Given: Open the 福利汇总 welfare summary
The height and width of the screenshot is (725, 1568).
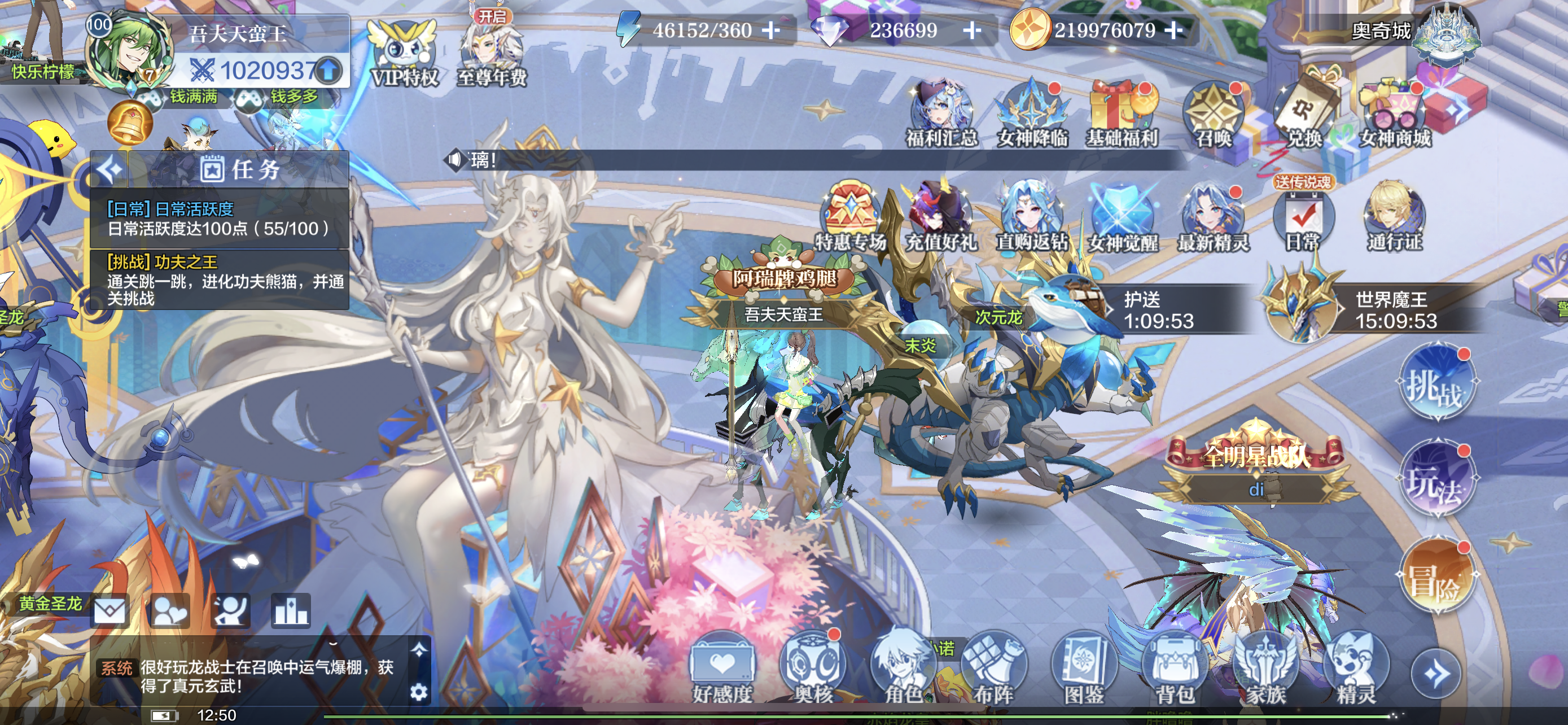Looking at the screenshot, I should pos(941,116).
